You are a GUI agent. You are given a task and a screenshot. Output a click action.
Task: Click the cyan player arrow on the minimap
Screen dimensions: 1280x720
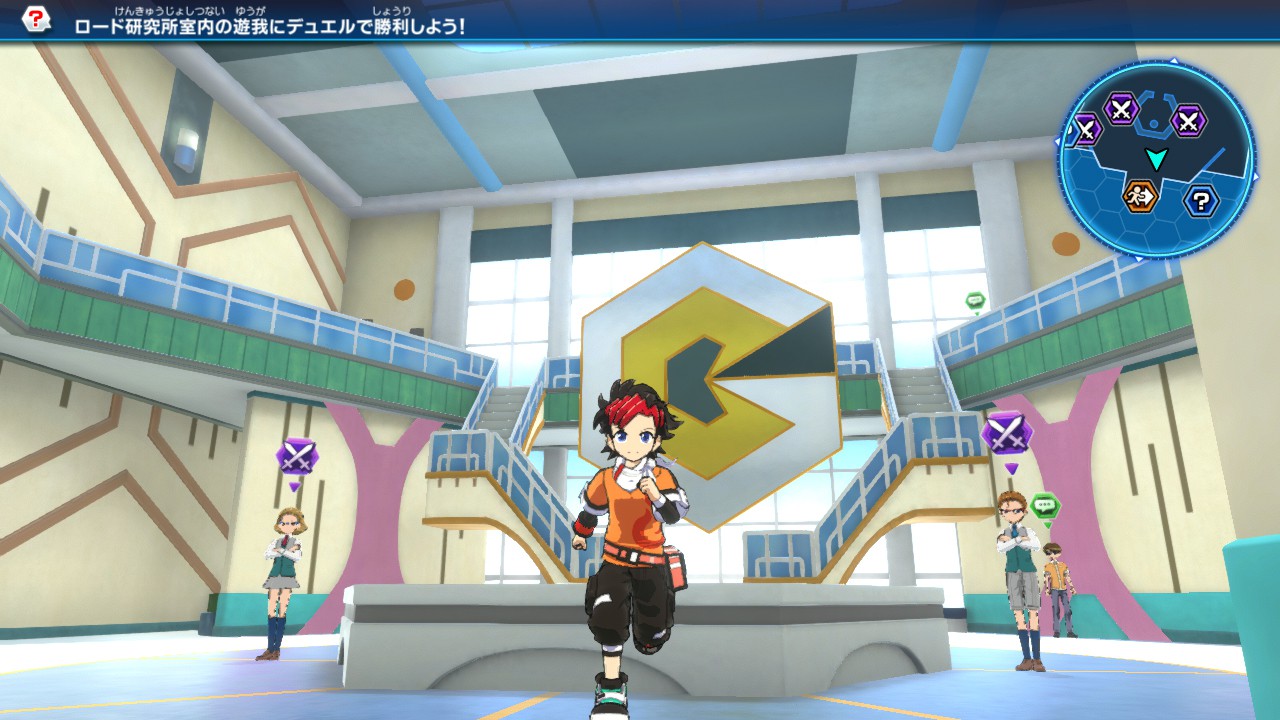[1156, 158]
